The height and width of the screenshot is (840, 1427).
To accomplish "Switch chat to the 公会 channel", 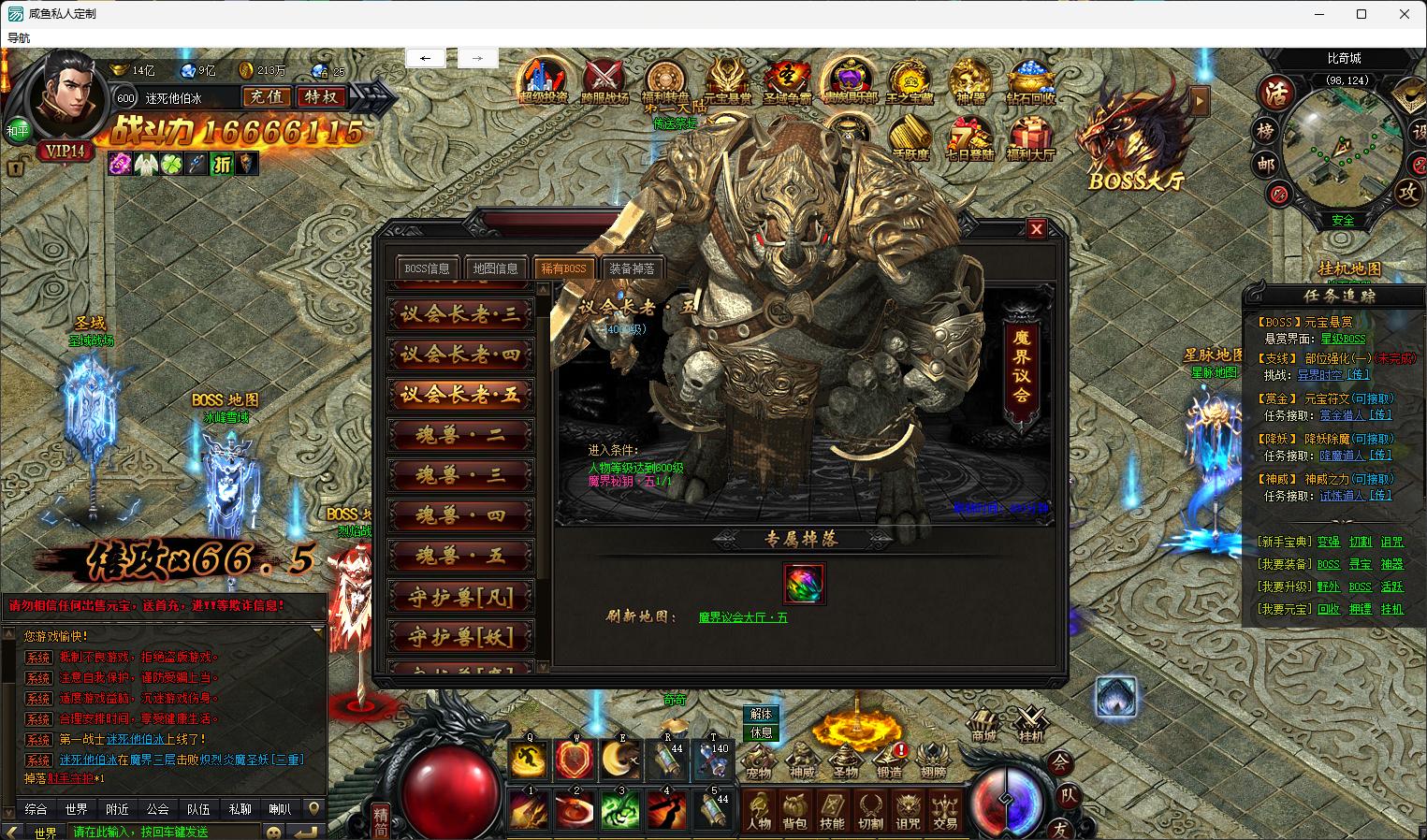I will coord(157,809).
